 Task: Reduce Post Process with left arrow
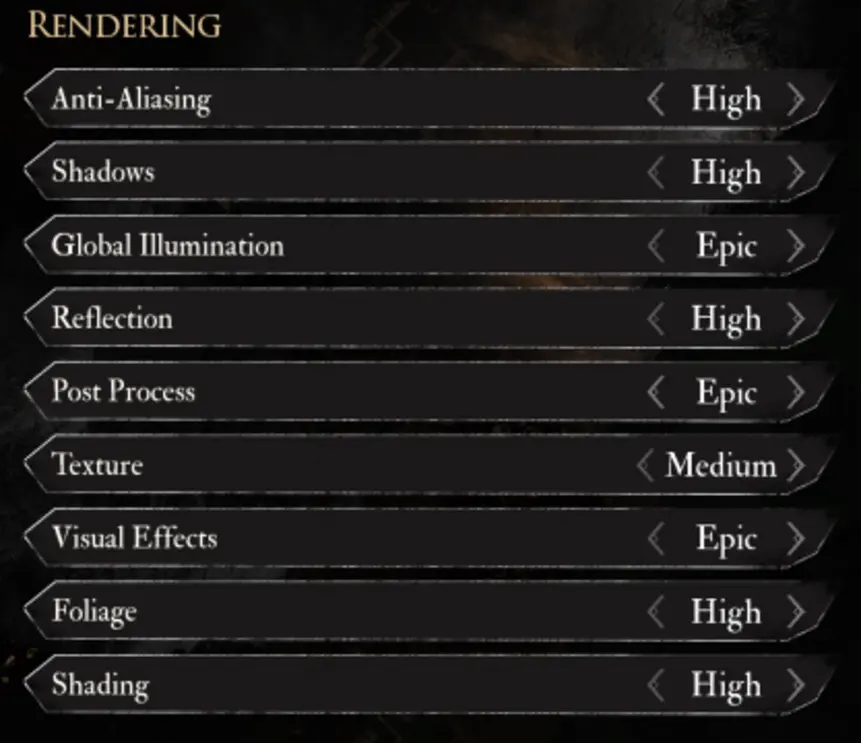pyautogui.click(x=656, y=392)
